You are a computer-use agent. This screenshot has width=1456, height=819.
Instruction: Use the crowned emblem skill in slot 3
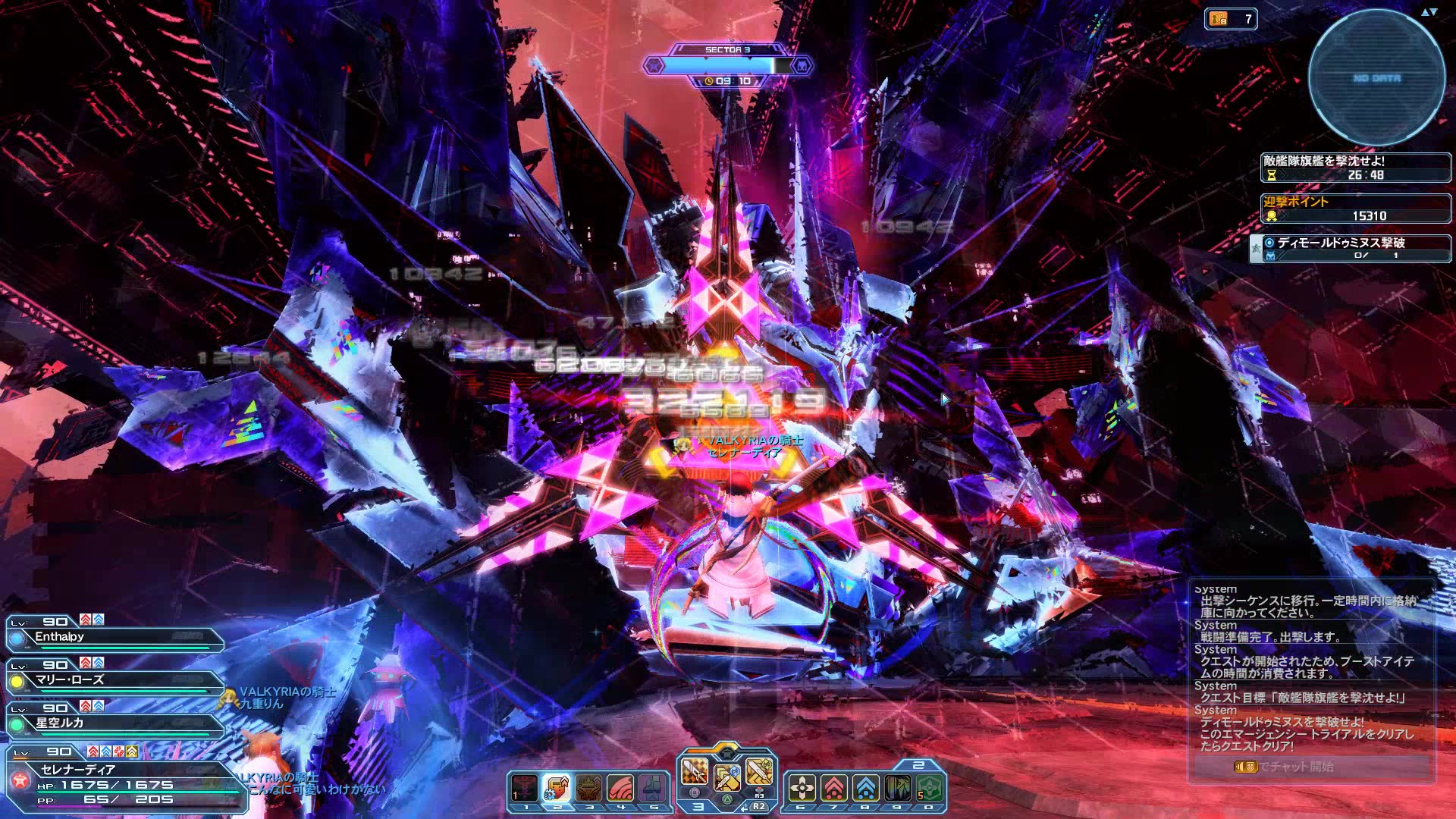click(x=588, y=789)
